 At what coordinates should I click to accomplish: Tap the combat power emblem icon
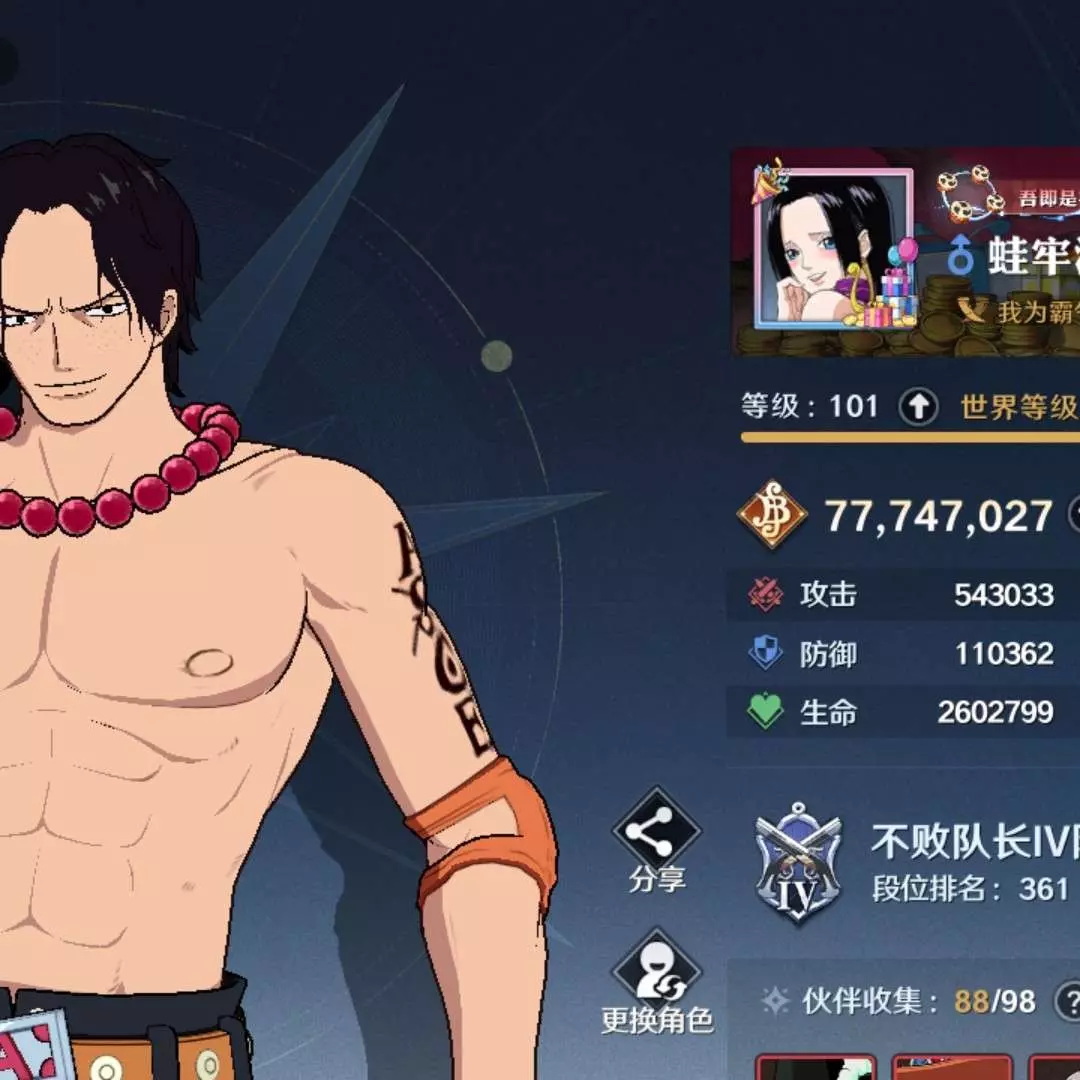click(772, 515)
